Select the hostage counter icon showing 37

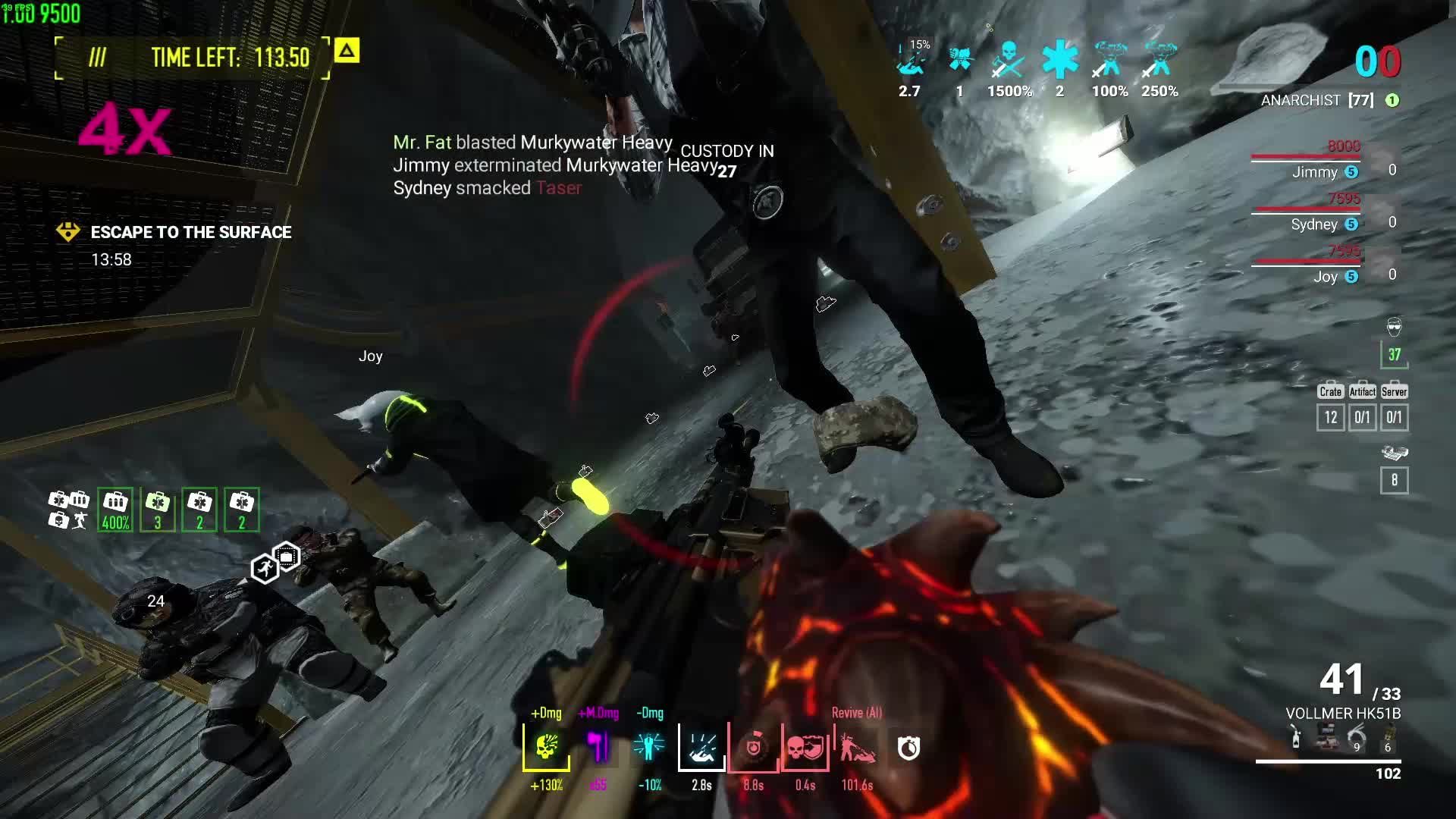pos(1394,353)
